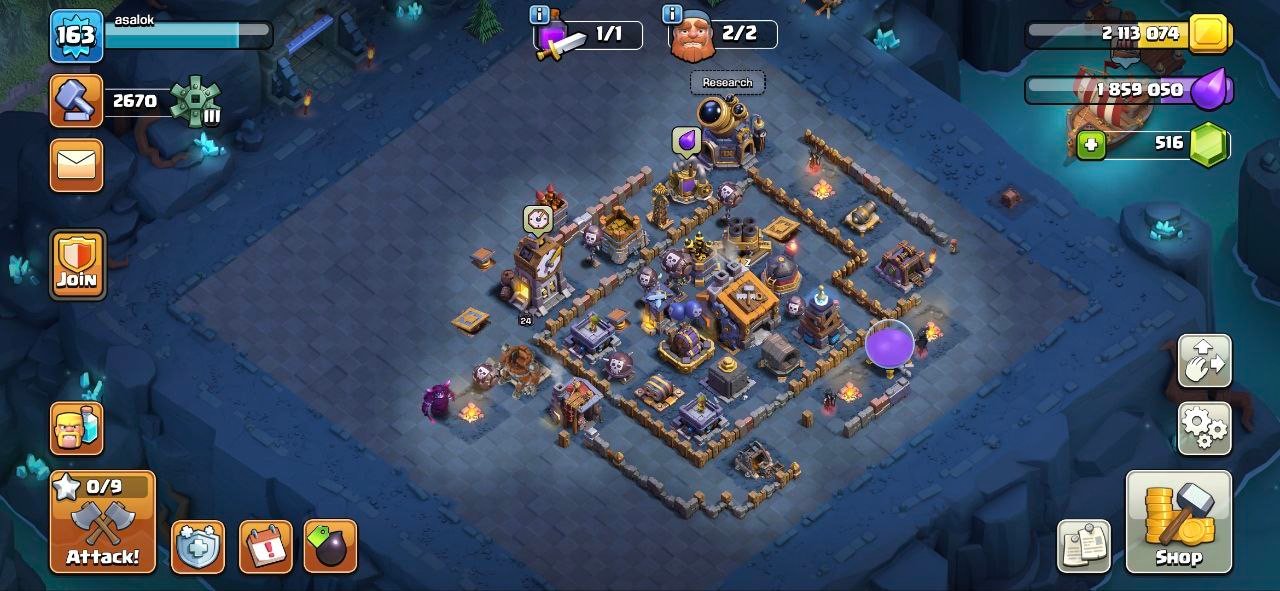This screenshot has width=1280, height=591.
Task: View the league III gear badge
Action: coord(194,101)
